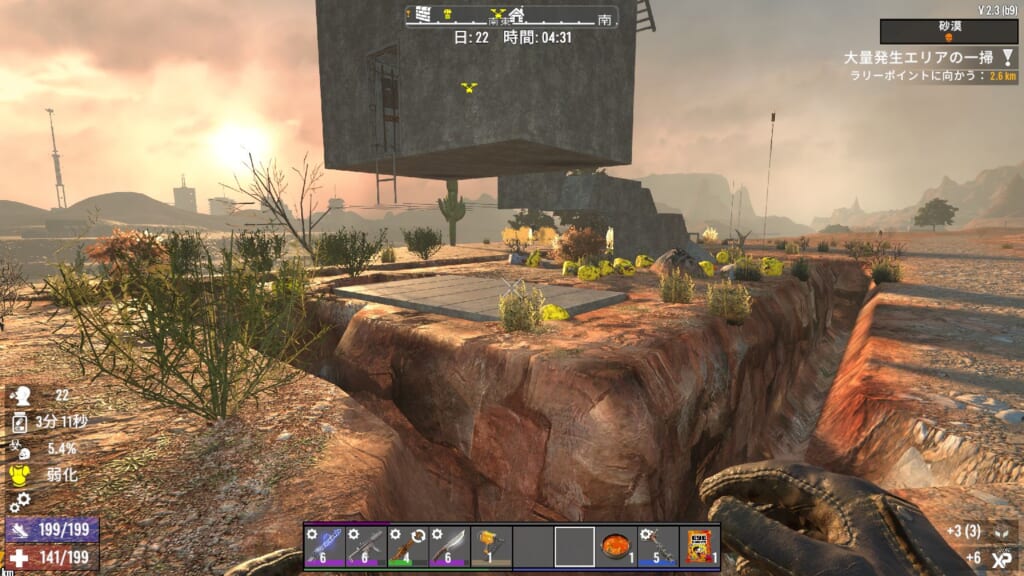The image size is (1024, 576).
Task: Select the assault rifle hotbar slot
Action: tap(366, 547)
